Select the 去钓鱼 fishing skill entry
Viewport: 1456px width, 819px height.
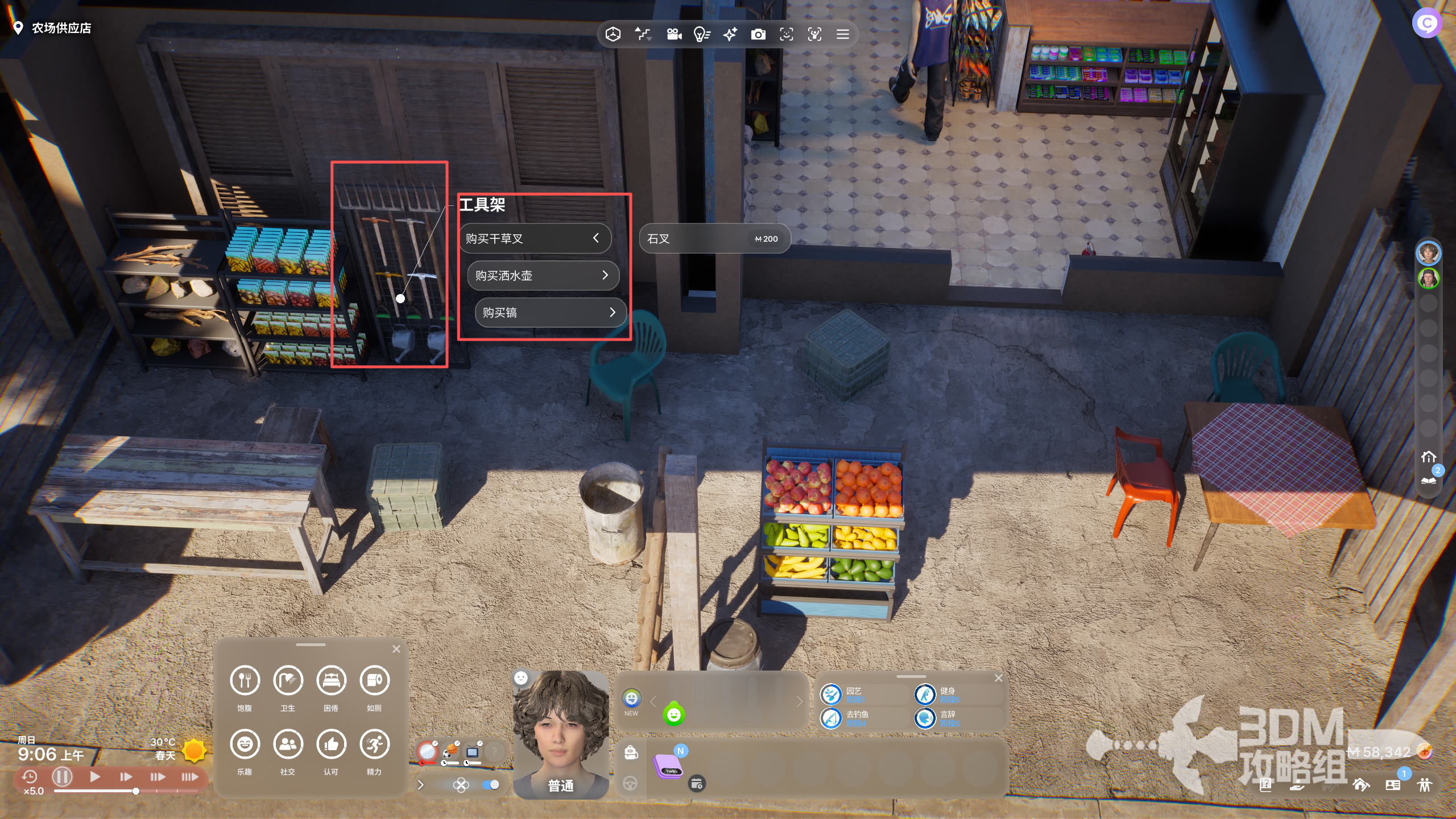[831, 718]
